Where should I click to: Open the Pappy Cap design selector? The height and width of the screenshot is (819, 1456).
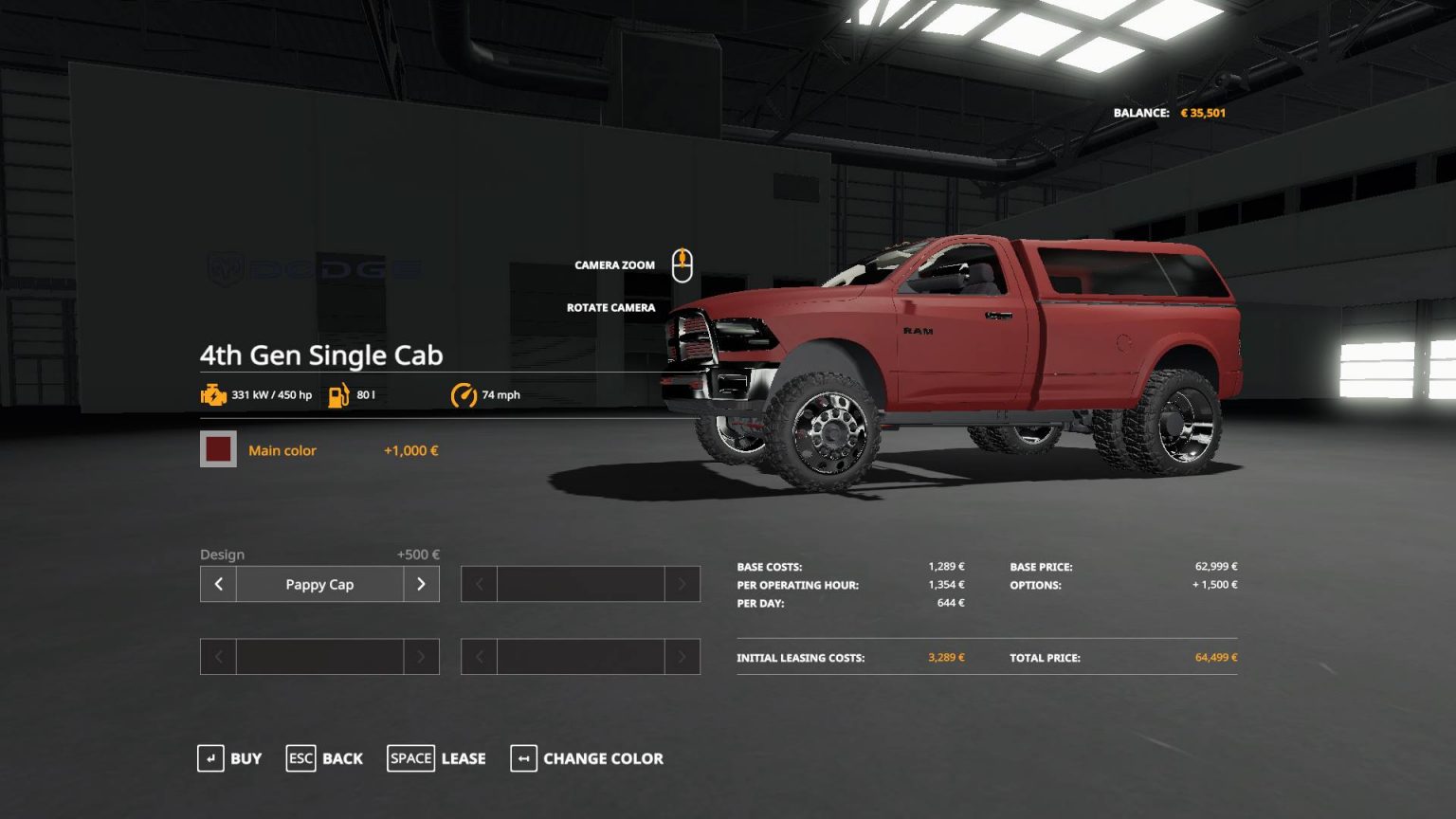(319, 584)
